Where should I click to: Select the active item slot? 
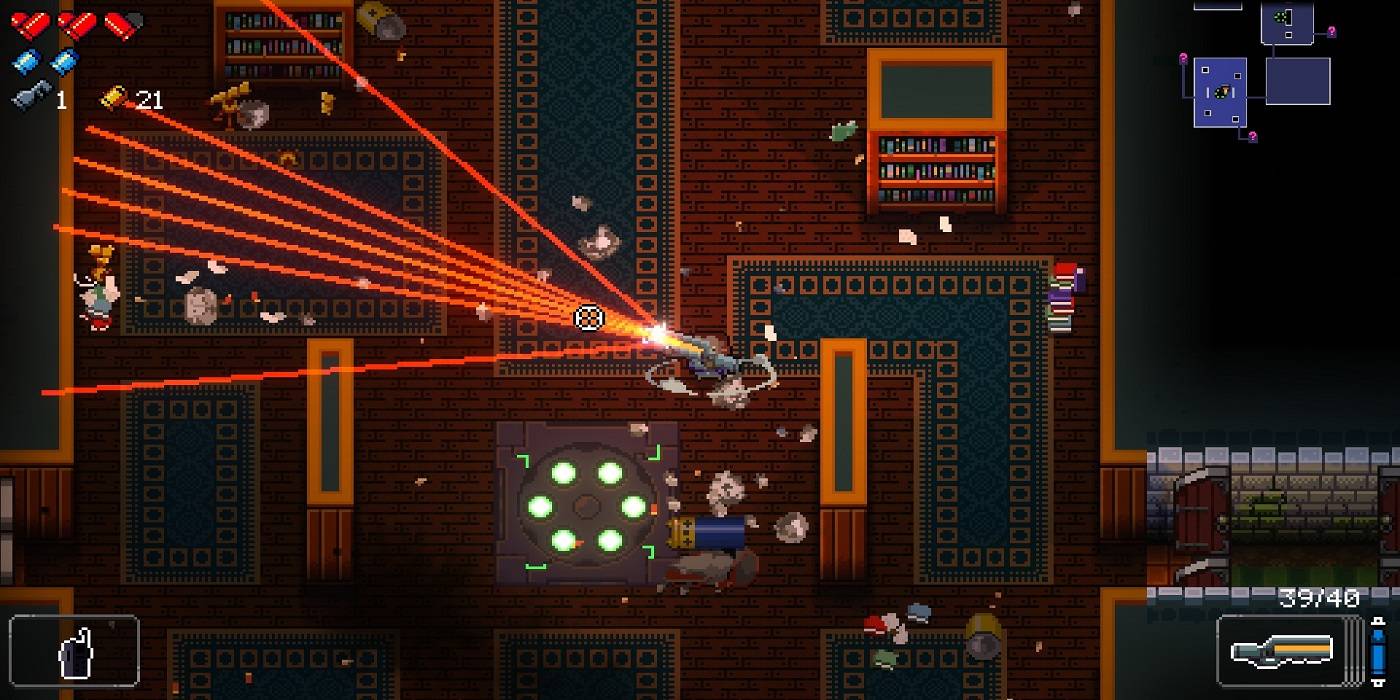coord(74,652)
